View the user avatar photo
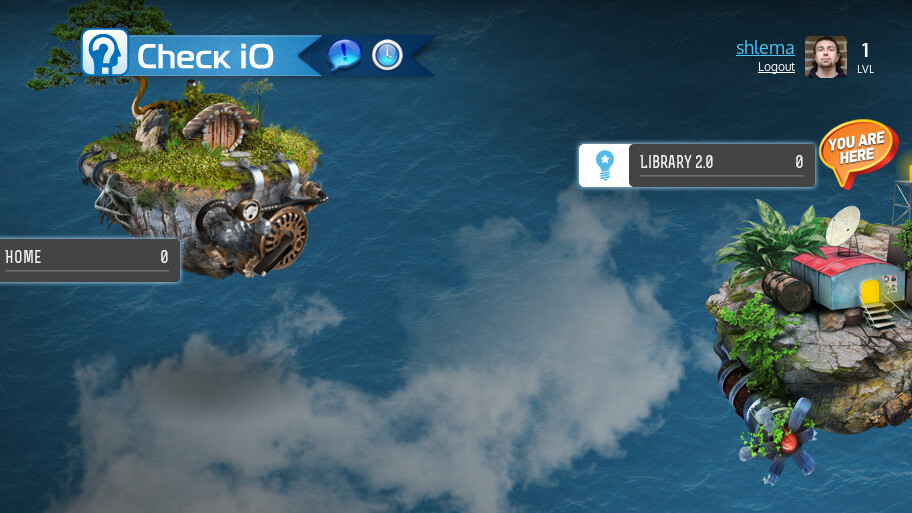912x513 pixels. point(826,57)
